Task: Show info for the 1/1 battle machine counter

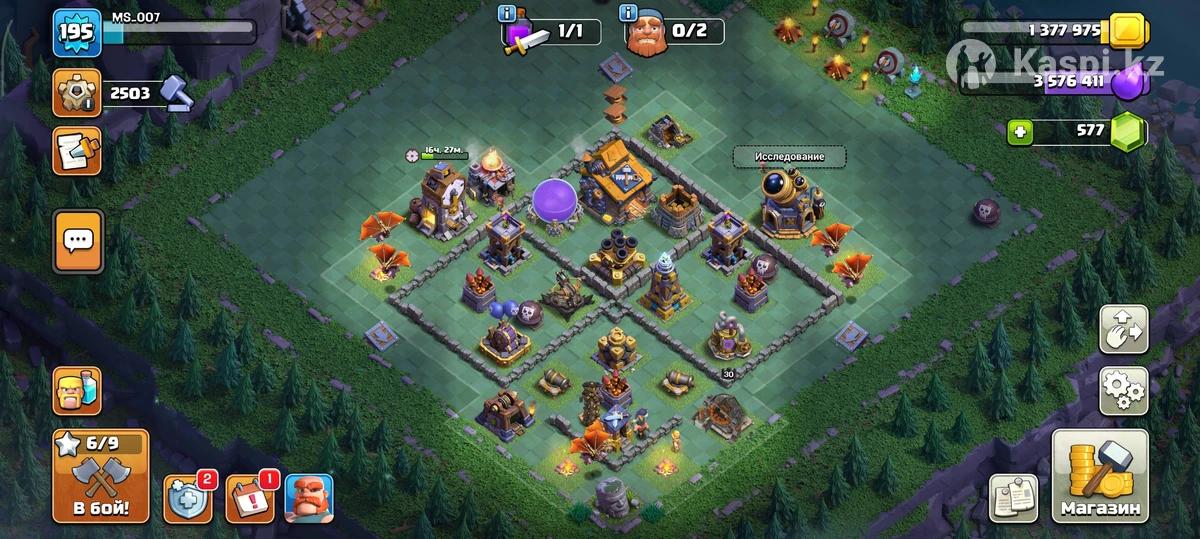Action: [511, 14]
